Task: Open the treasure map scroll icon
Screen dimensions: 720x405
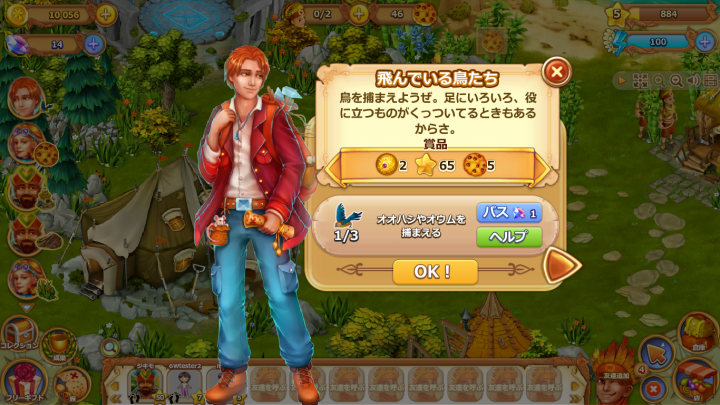Action: (x=71, y=382)
